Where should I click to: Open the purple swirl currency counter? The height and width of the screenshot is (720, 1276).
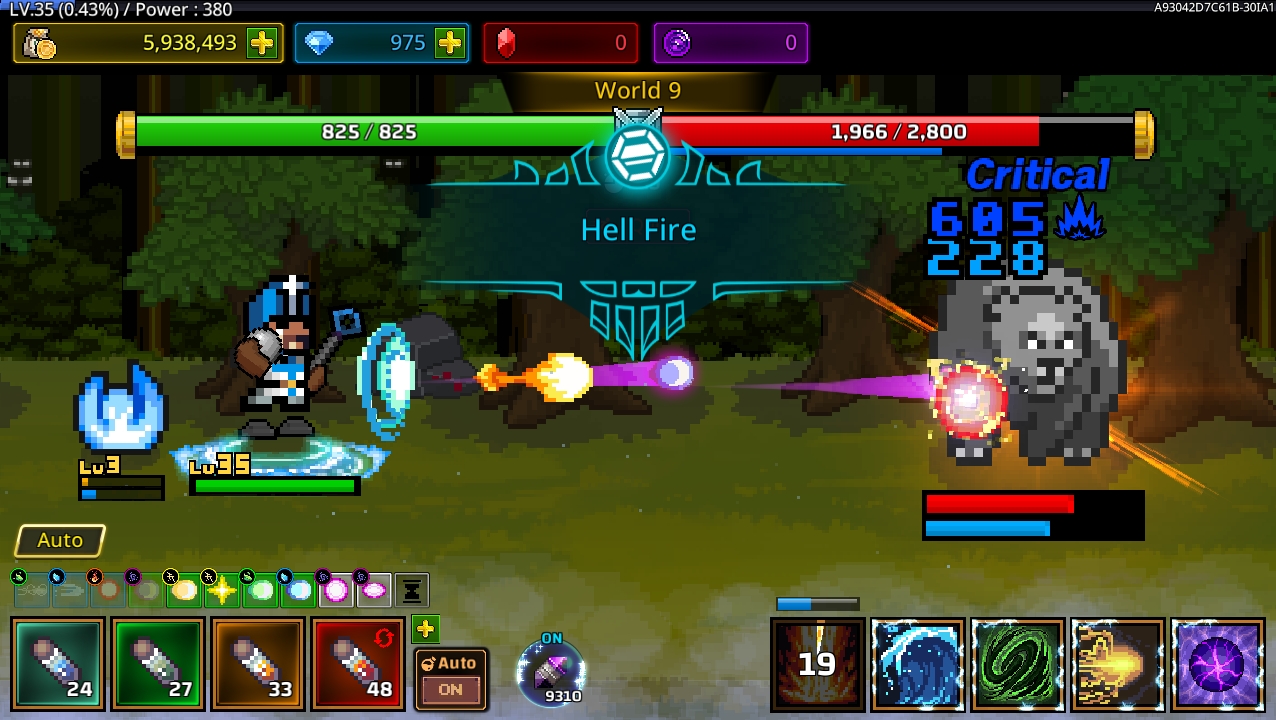point(730,43)
